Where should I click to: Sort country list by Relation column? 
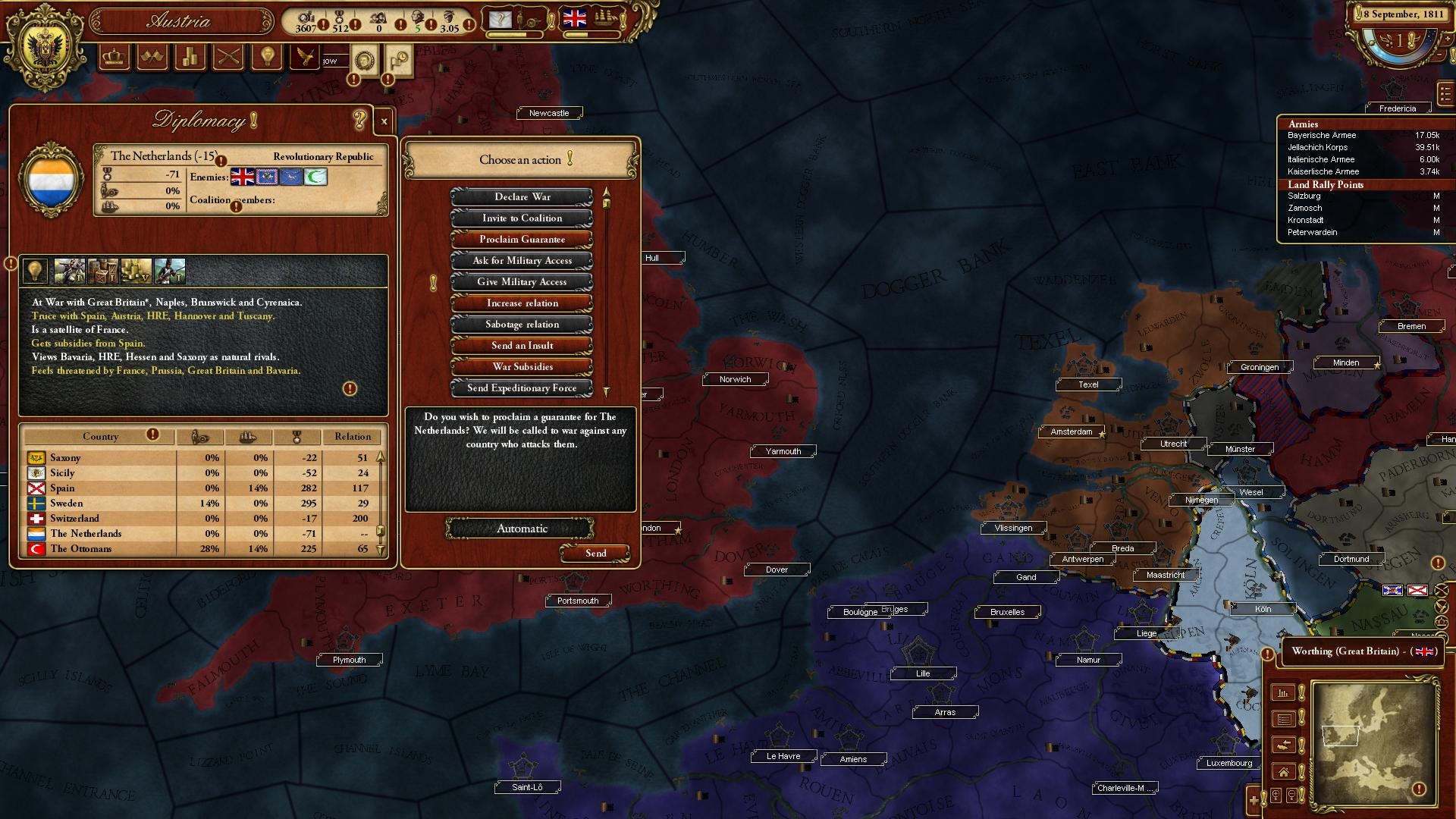[353, 437]
